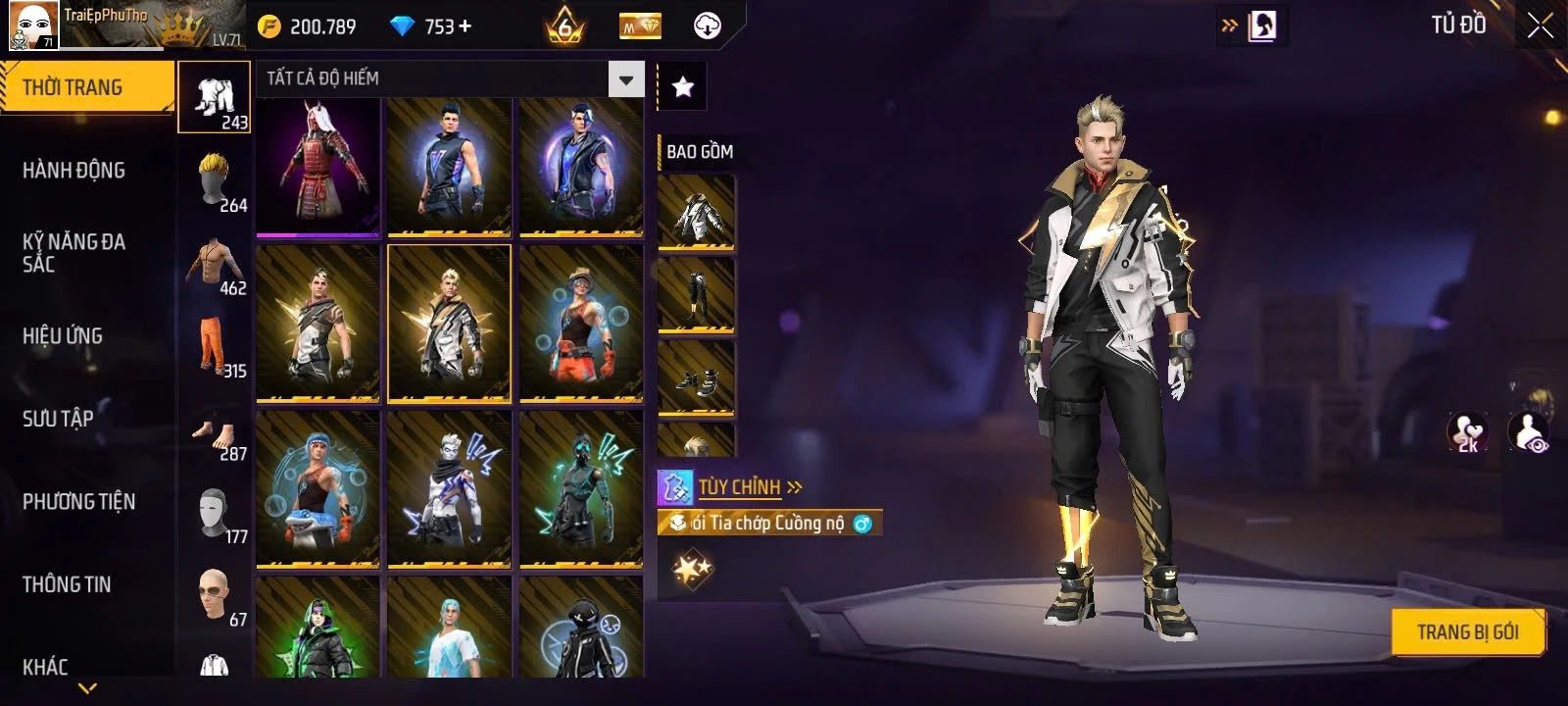The image size is (1568, 706).
Task: Open Kỹ Năng Đa Sắc section
Action: [x=74, y=252]
